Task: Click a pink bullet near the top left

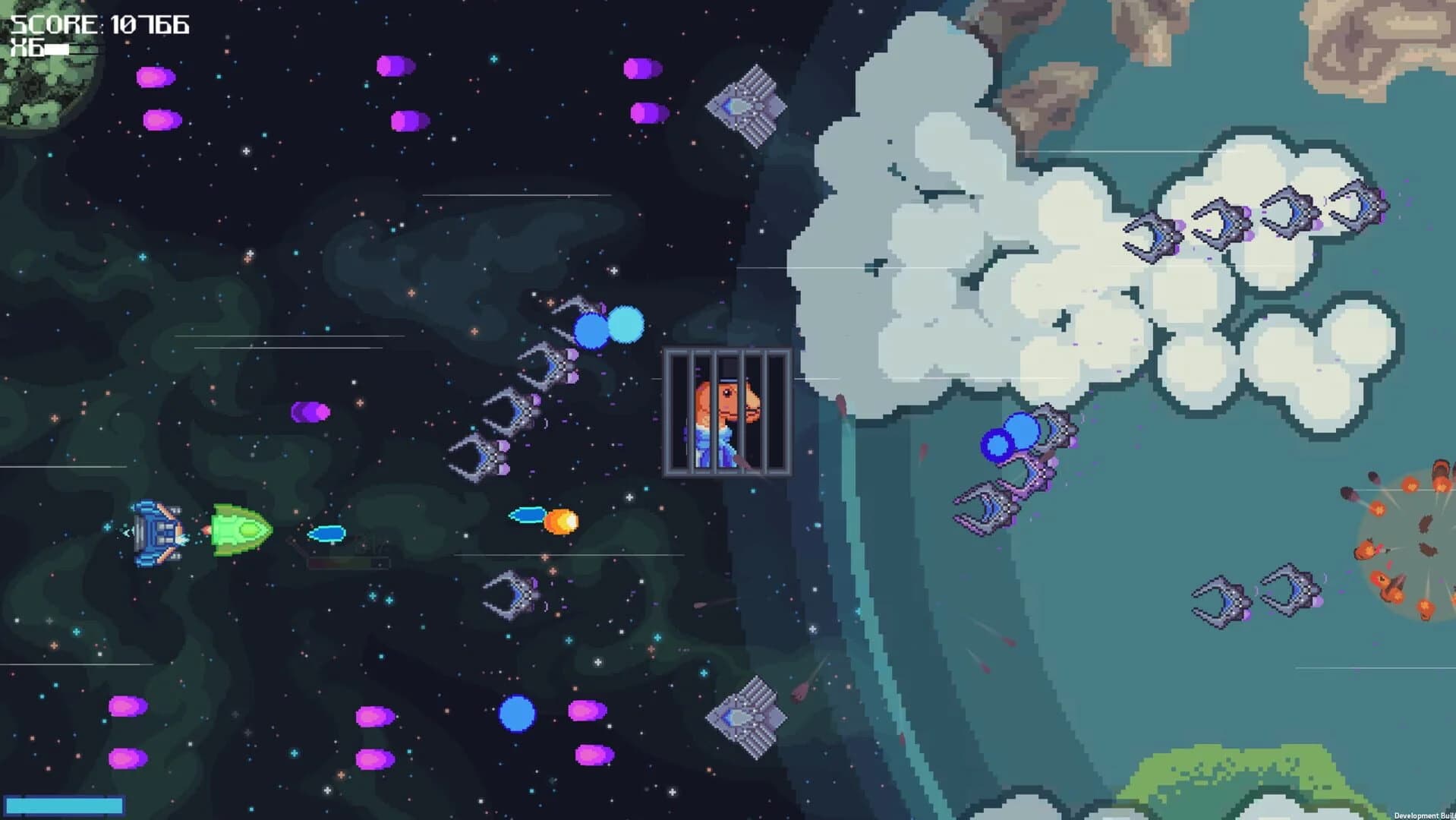Action: coord(156,76)
